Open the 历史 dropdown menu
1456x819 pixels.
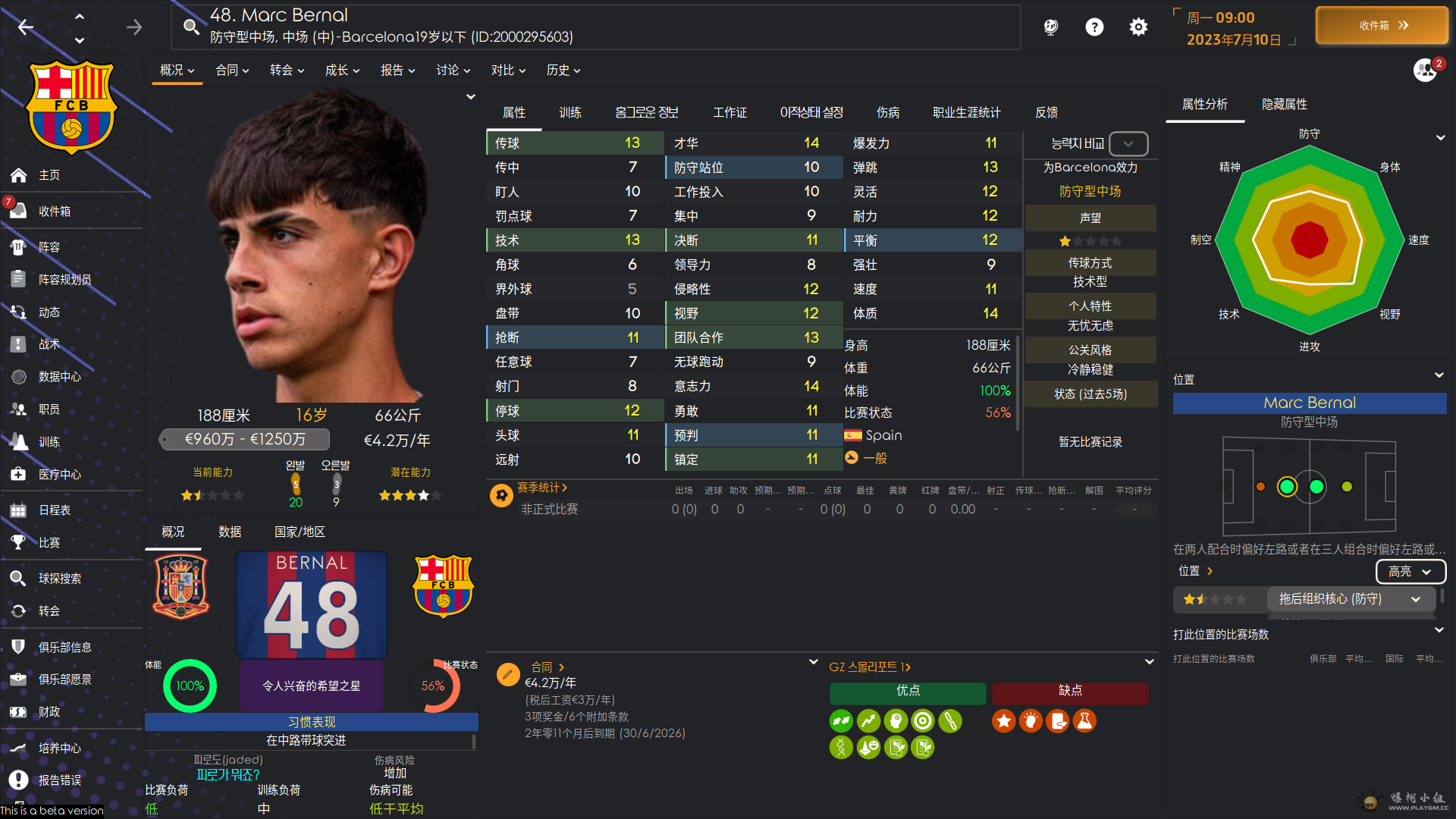click(x=563, y=70)
